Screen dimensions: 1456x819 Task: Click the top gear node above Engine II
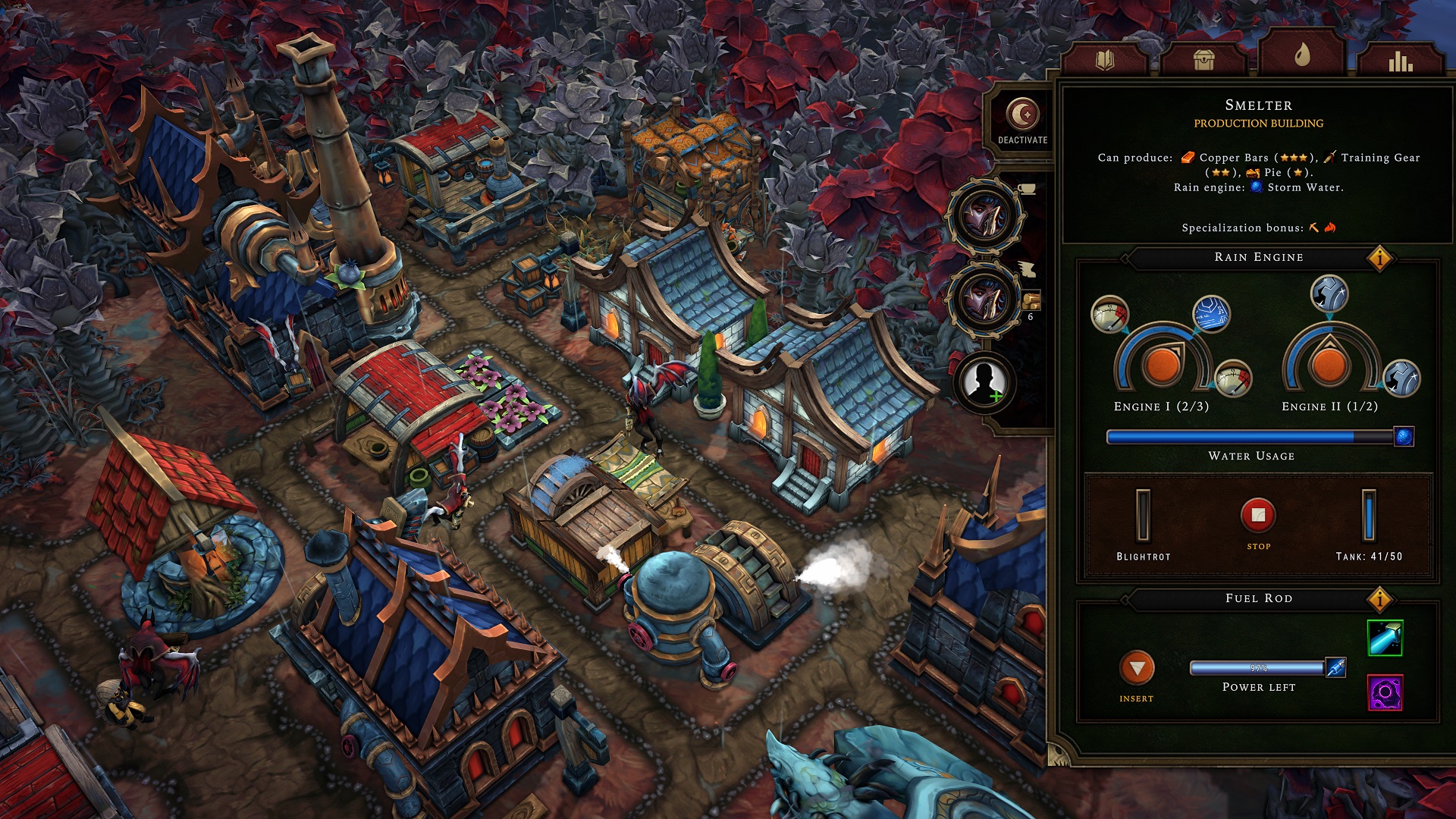pos(1329,293)
